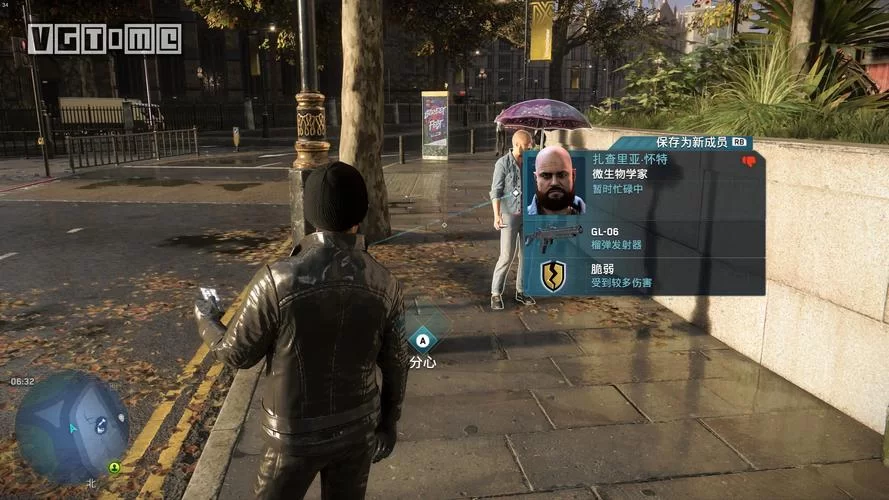The height and width of the screenshot is (500, 889).
Task: Click the VGtime watermark logo
Action: [x=104, y=39]
